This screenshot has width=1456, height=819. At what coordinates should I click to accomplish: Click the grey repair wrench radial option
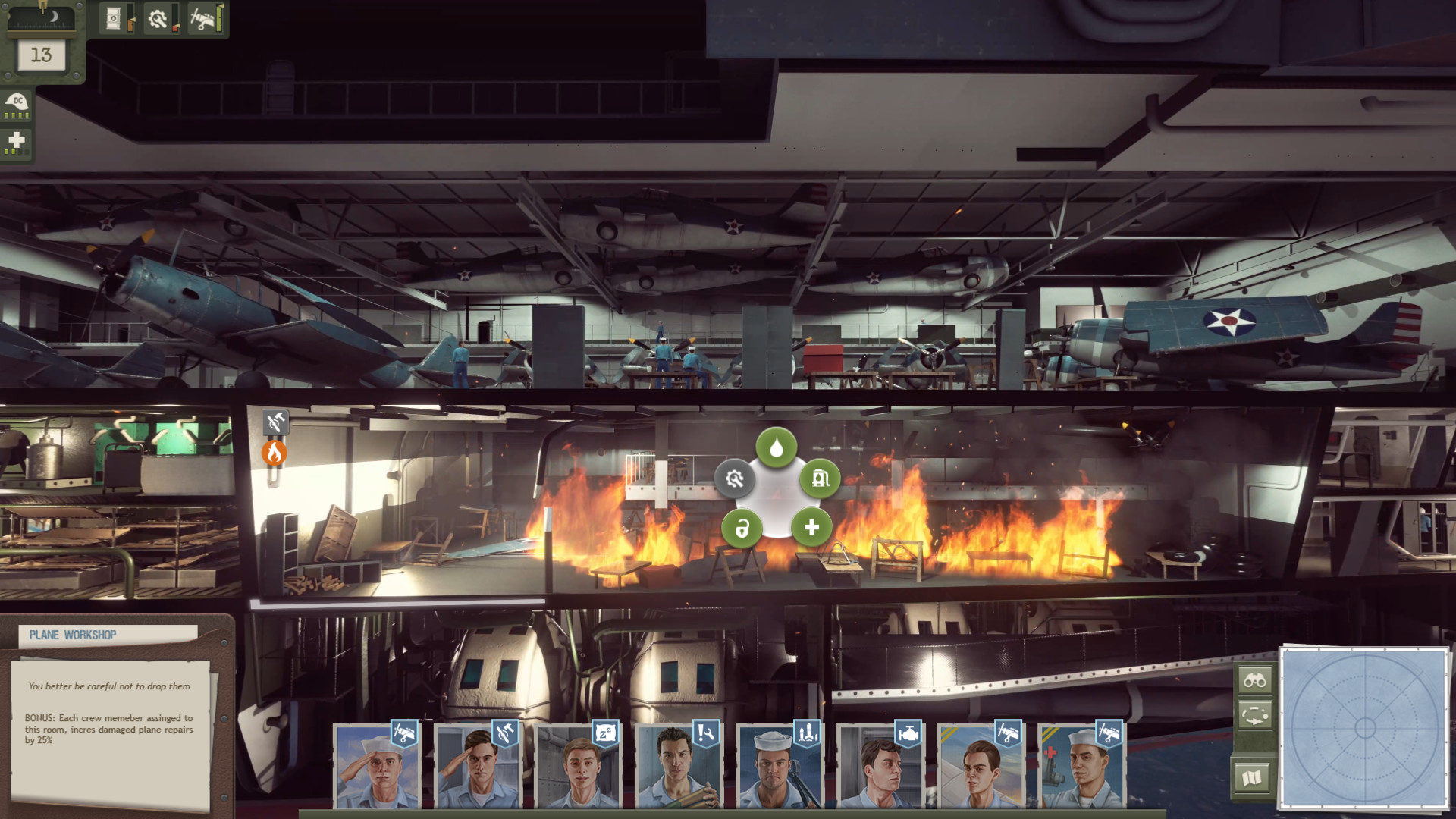[x=733, y=479]
